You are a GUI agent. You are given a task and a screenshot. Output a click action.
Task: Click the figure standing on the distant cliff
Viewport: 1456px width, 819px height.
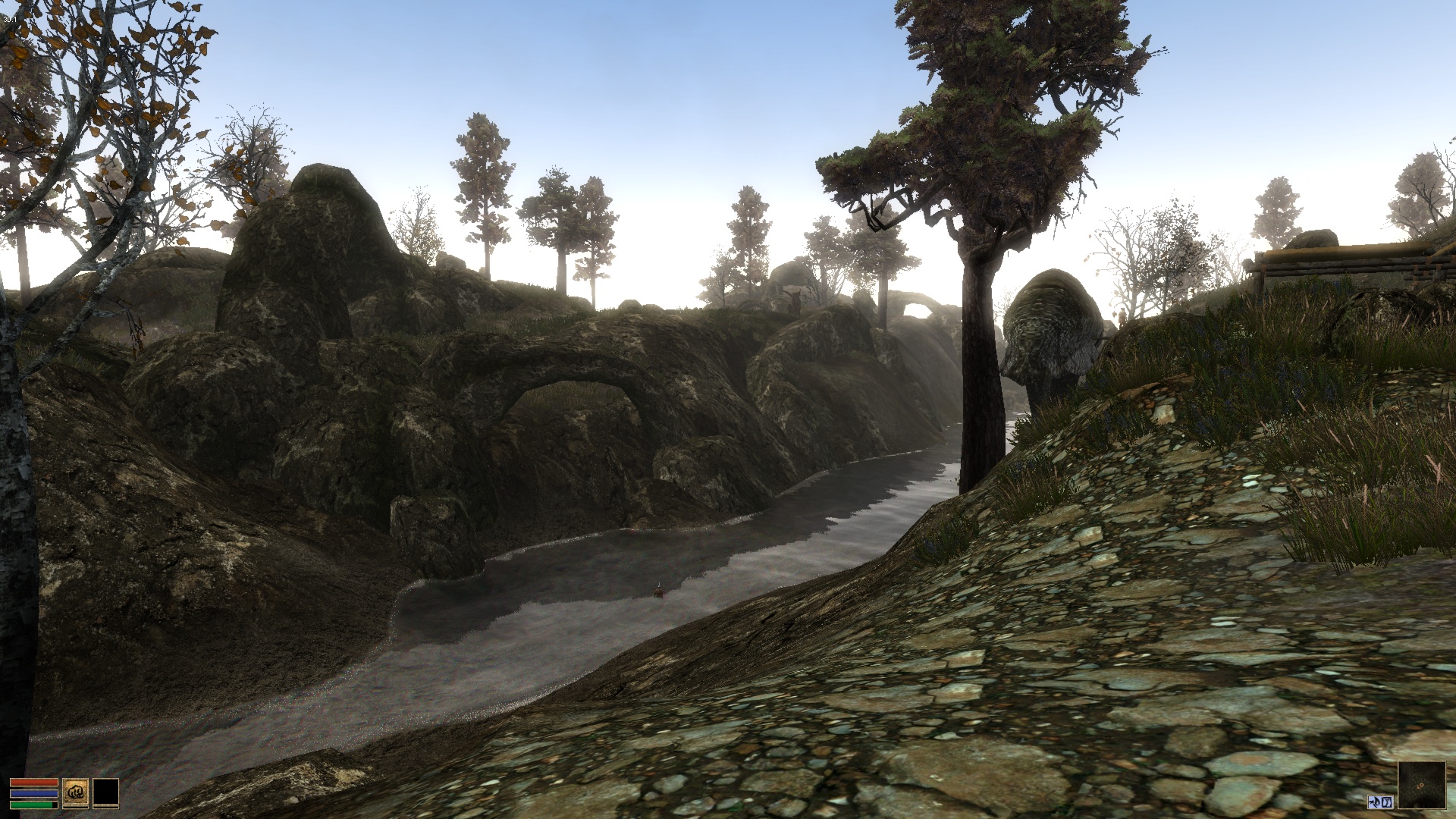coord(796,297)
